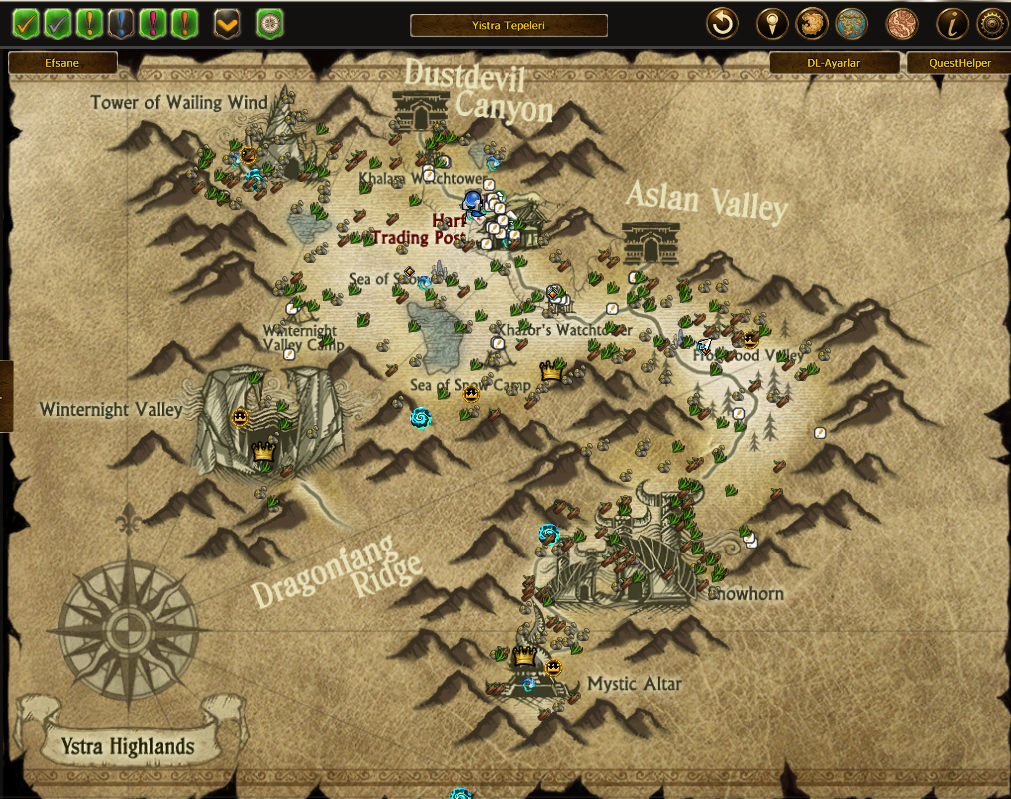Click the Efsane button
This screenshot has height=799, width=1011.
(63, 63)
